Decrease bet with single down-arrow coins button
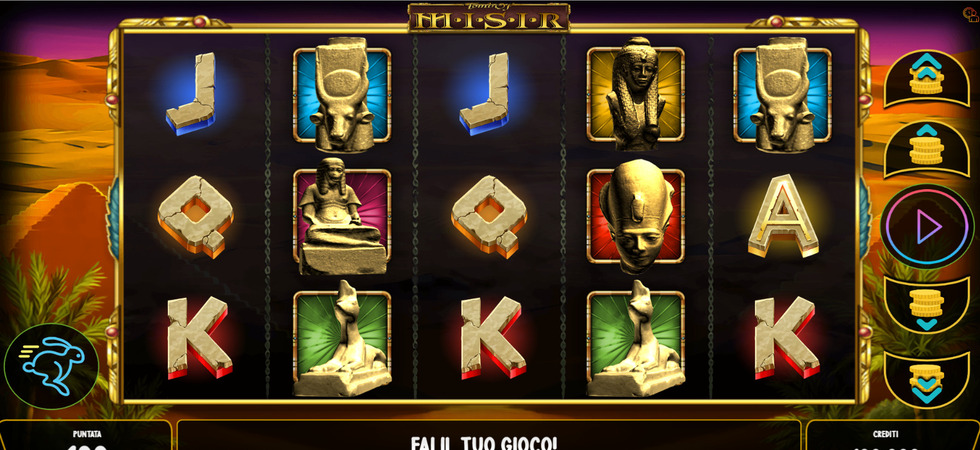This screenshot has width=980, height=450. [x=927, y=307]
